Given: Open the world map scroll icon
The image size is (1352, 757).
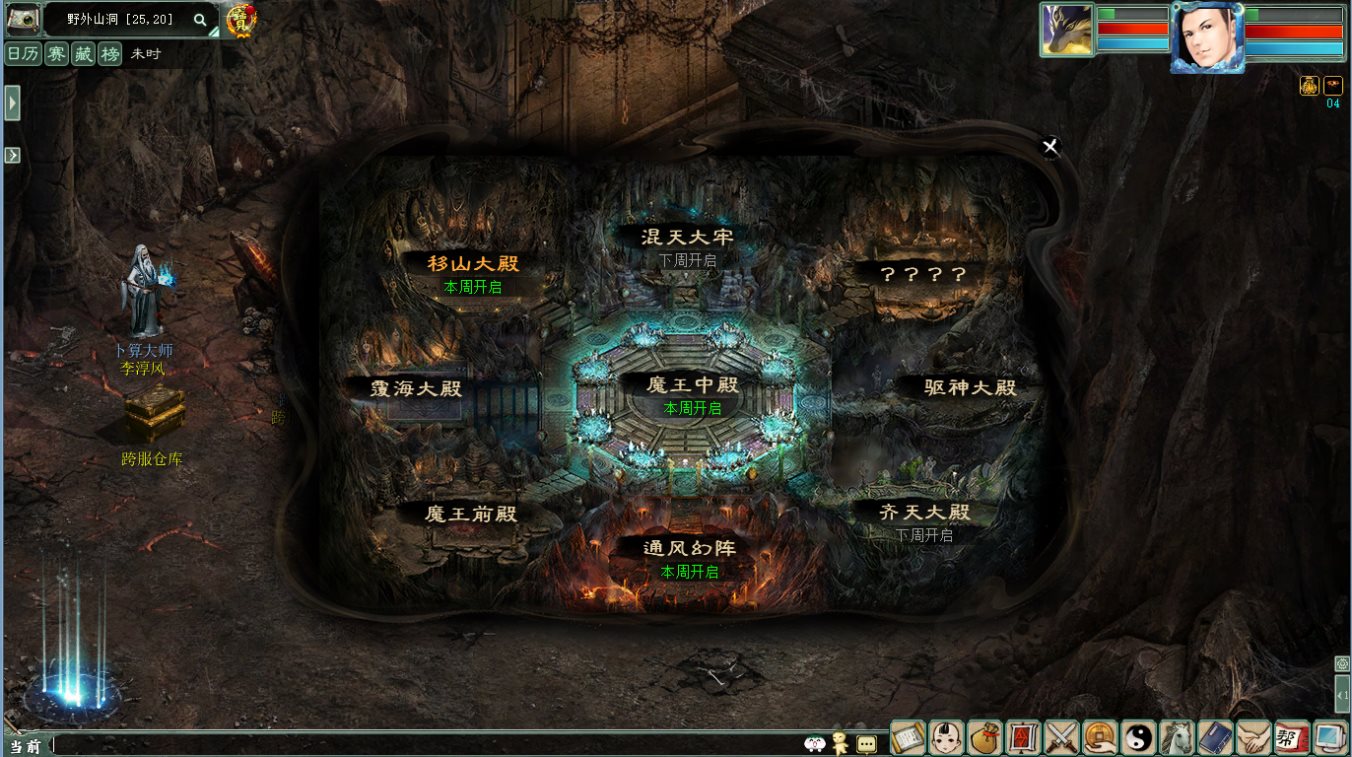Looking at the screenshot, I should click(x=908, y=738).
